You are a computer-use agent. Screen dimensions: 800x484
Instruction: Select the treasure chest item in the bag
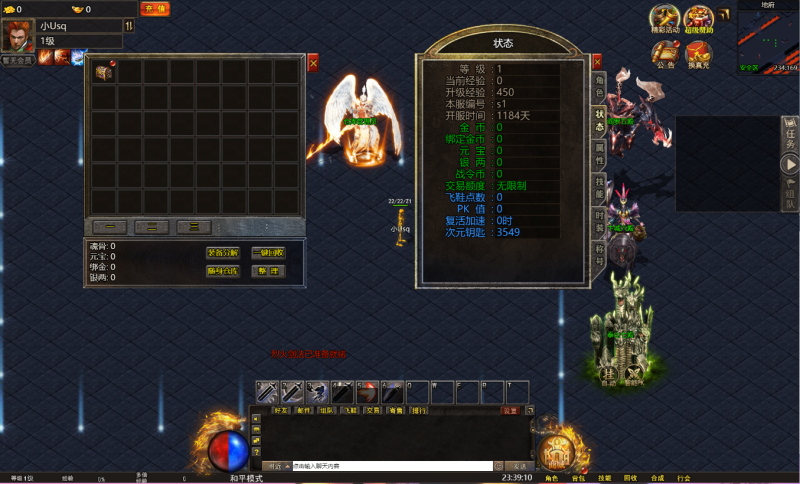104,72
